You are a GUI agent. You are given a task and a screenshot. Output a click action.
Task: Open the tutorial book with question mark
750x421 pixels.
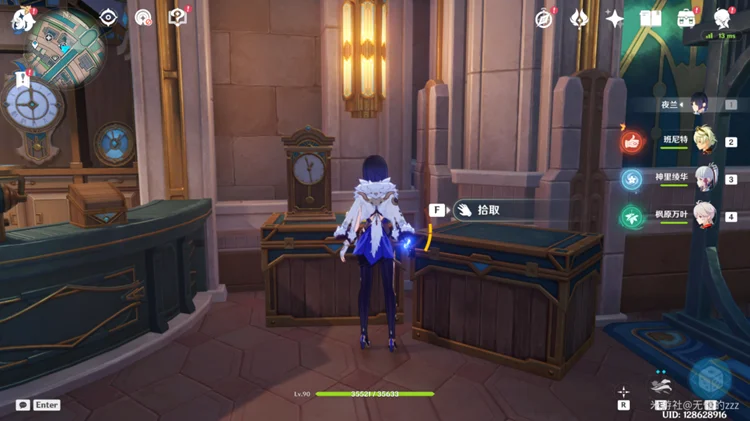(177, 17)
